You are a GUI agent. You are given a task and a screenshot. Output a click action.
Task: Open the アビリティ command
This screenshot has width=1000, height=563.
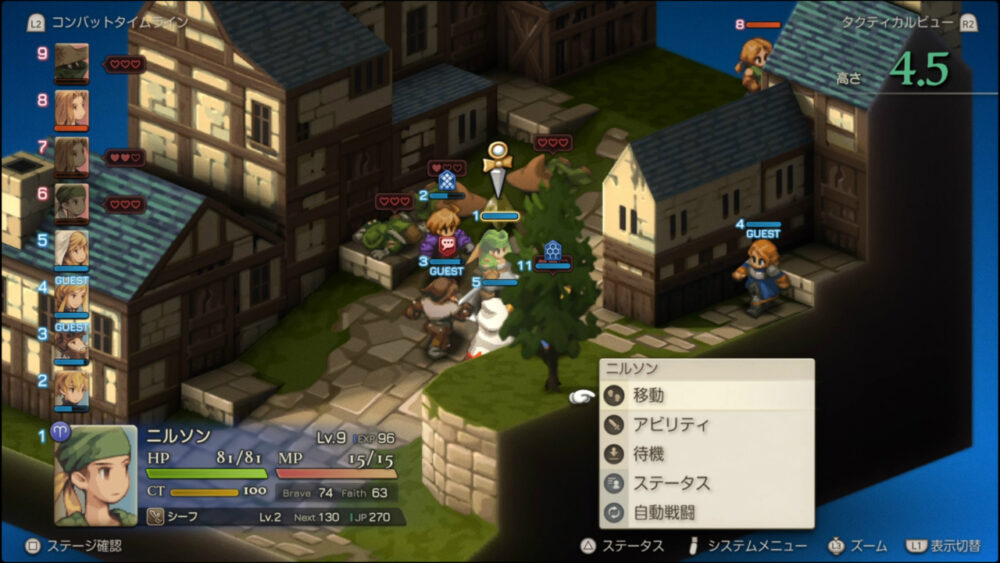click(706, 425)
